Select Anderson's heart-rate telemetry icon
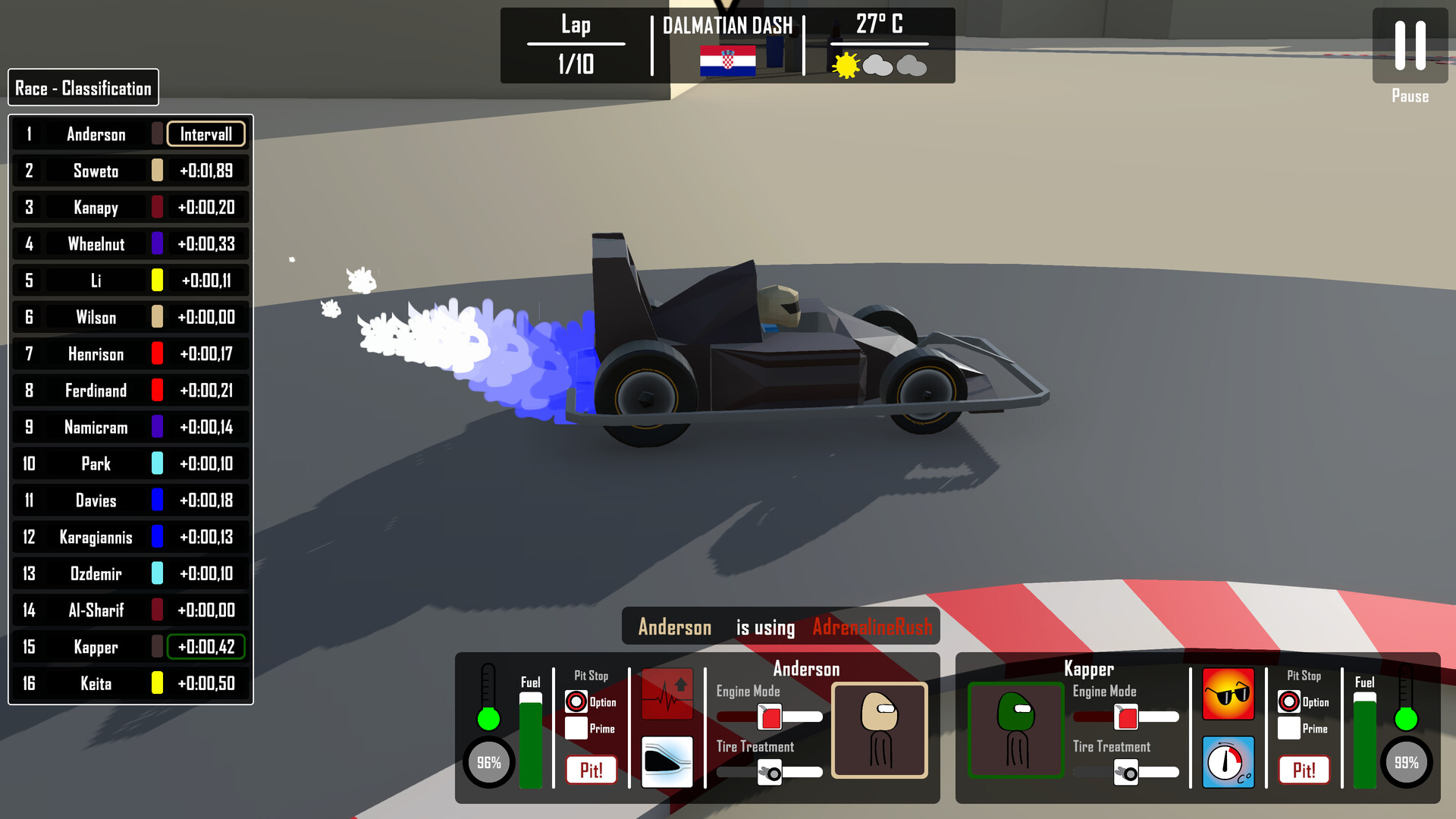 667,692
